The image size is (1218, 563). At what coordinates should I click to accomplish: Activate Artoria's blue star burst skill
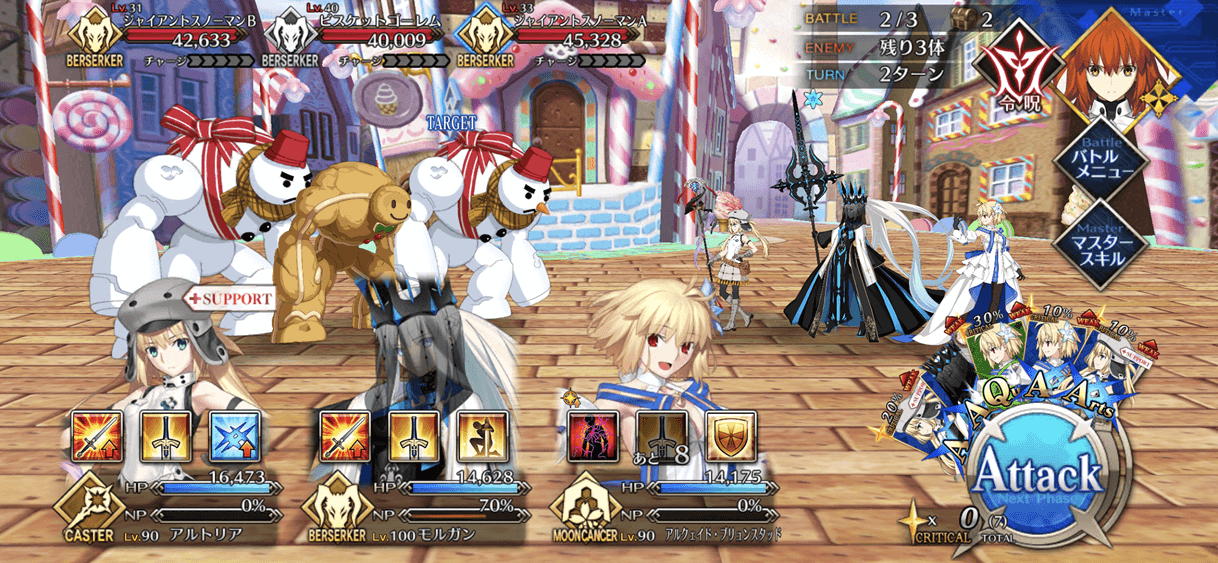[x=234, y=435]
